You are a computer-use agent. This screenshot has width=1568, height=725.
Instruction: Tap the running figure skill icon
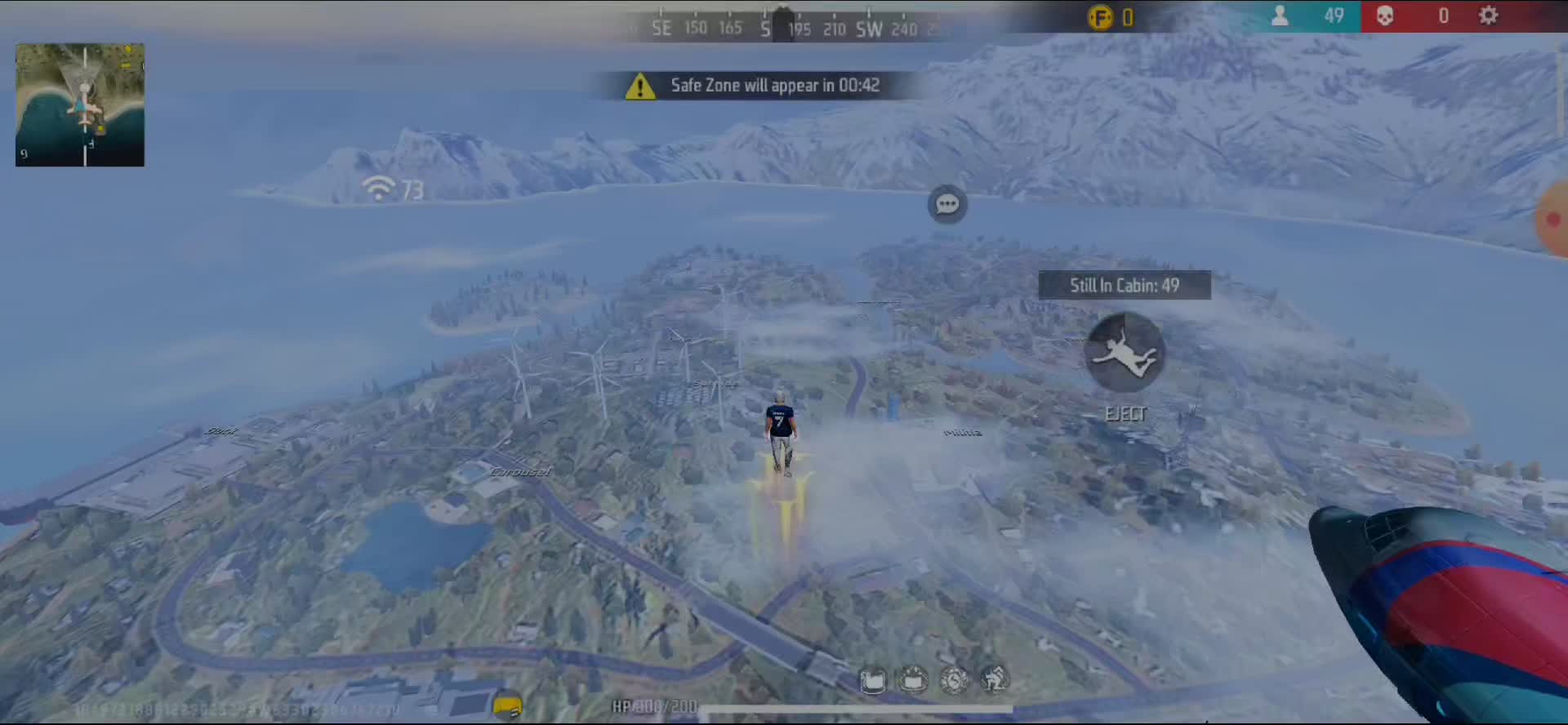[x=995, y=679]
